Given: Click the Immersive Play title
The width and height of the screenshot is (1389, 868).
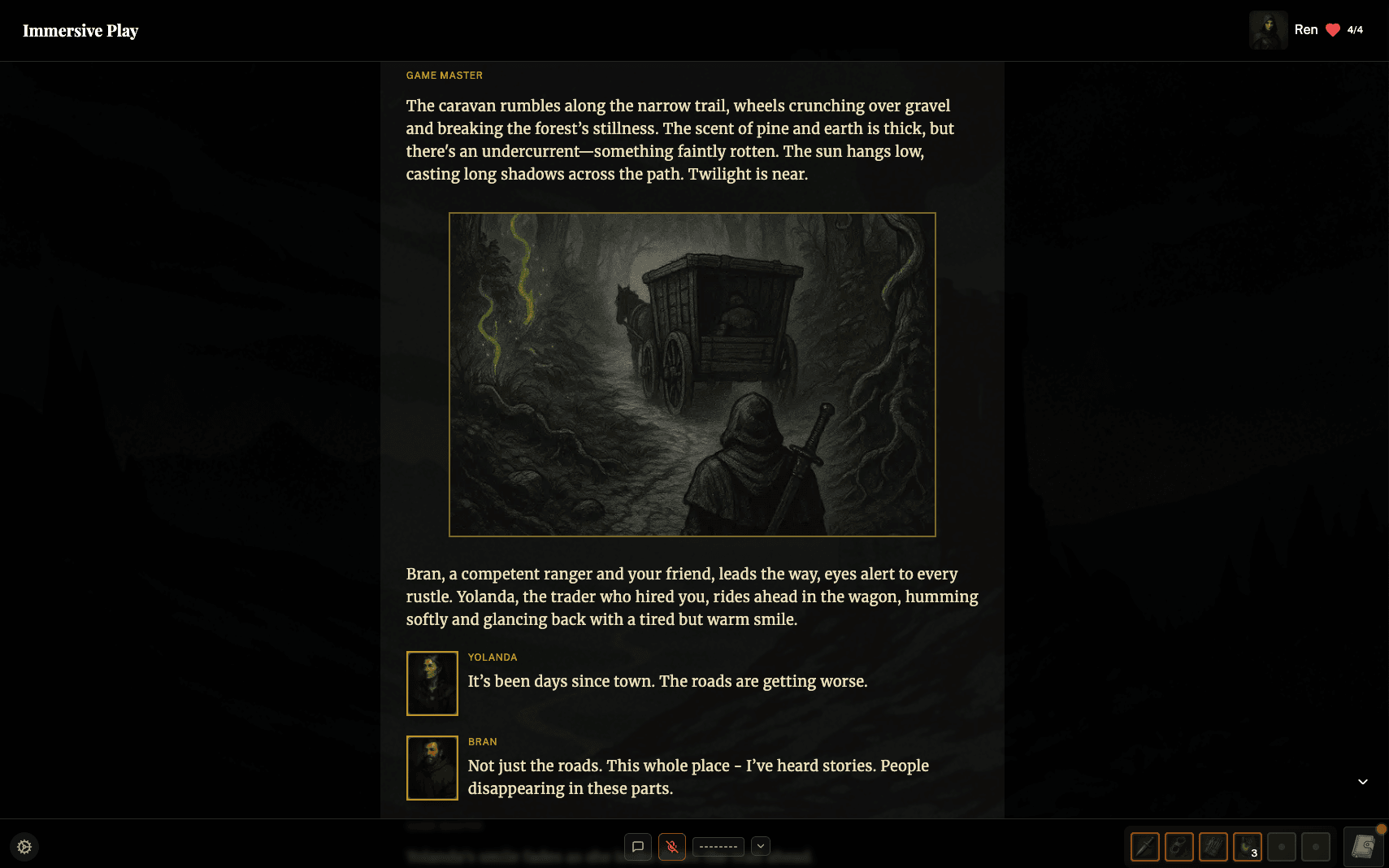Looking at the screenshot, I should pos(80,30).
